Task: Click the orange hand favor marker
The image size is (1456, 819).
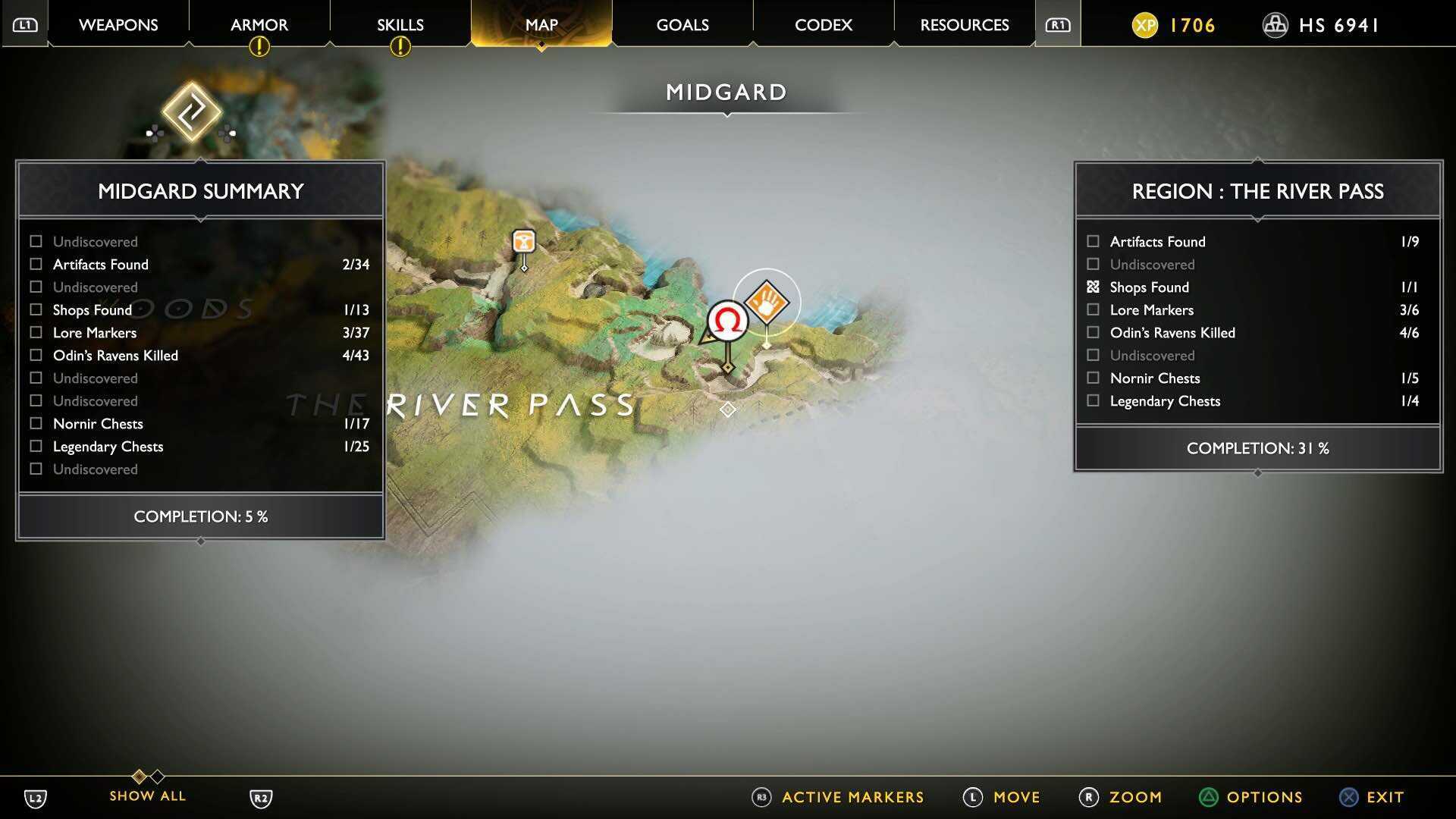Action: 767,303
